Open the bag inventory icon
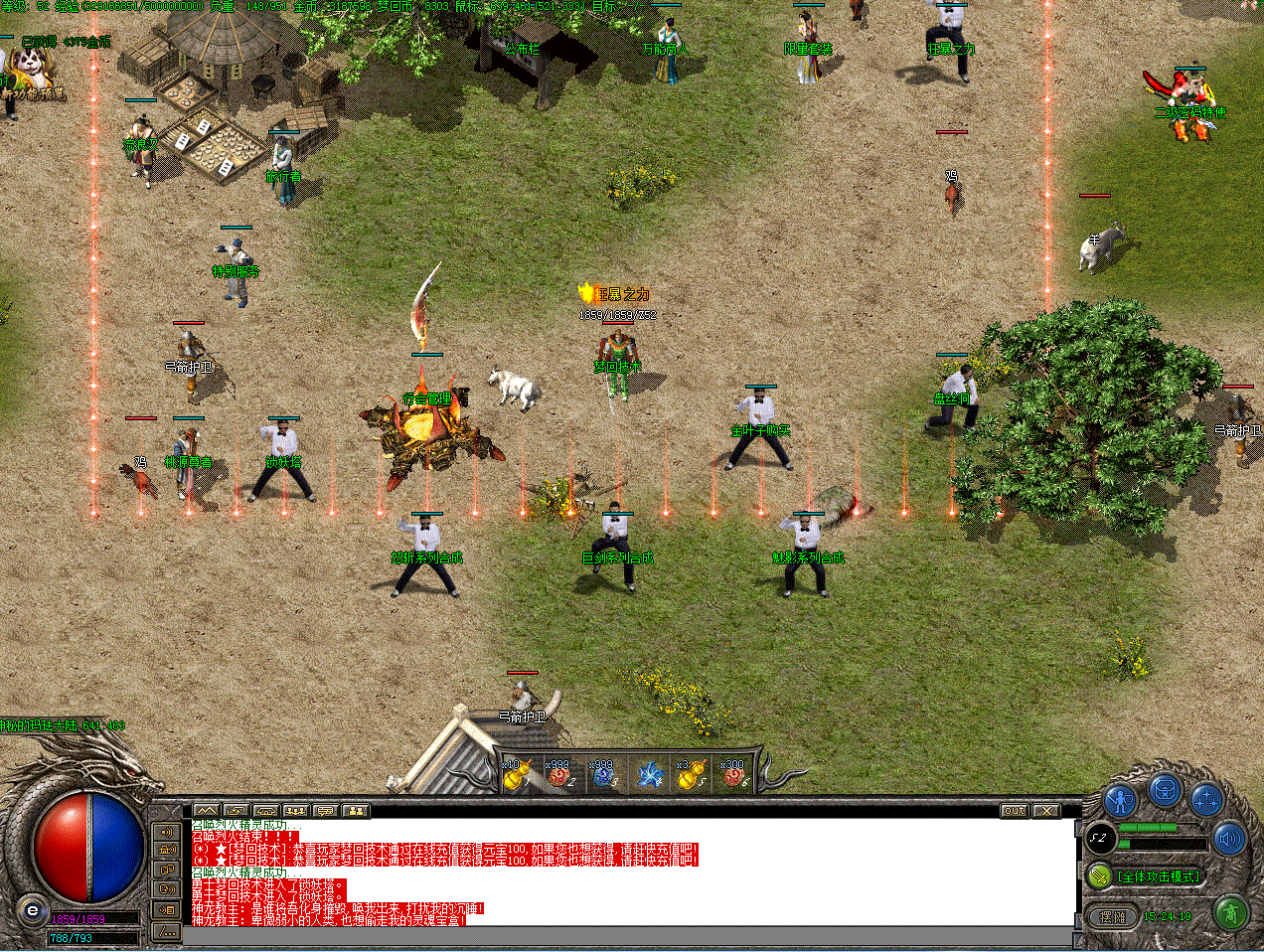1264x952 pixels. tap(1165, 791)
